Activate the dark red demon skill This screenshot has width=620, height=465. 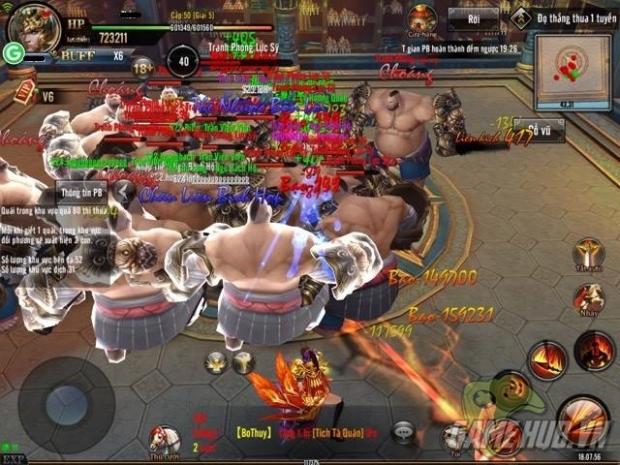(x=594, y=351)
